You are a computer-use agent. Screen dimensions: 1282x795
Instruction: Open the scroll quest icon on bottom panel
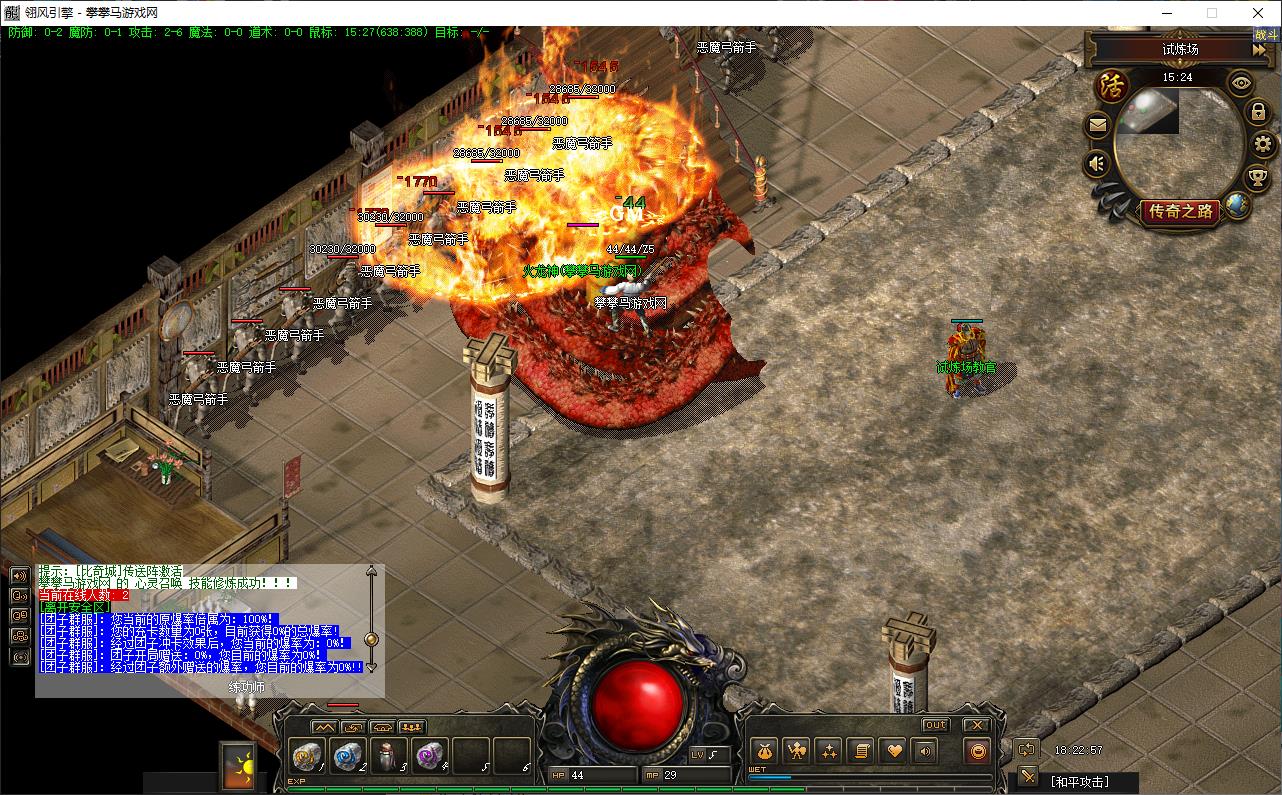[860, 751]
